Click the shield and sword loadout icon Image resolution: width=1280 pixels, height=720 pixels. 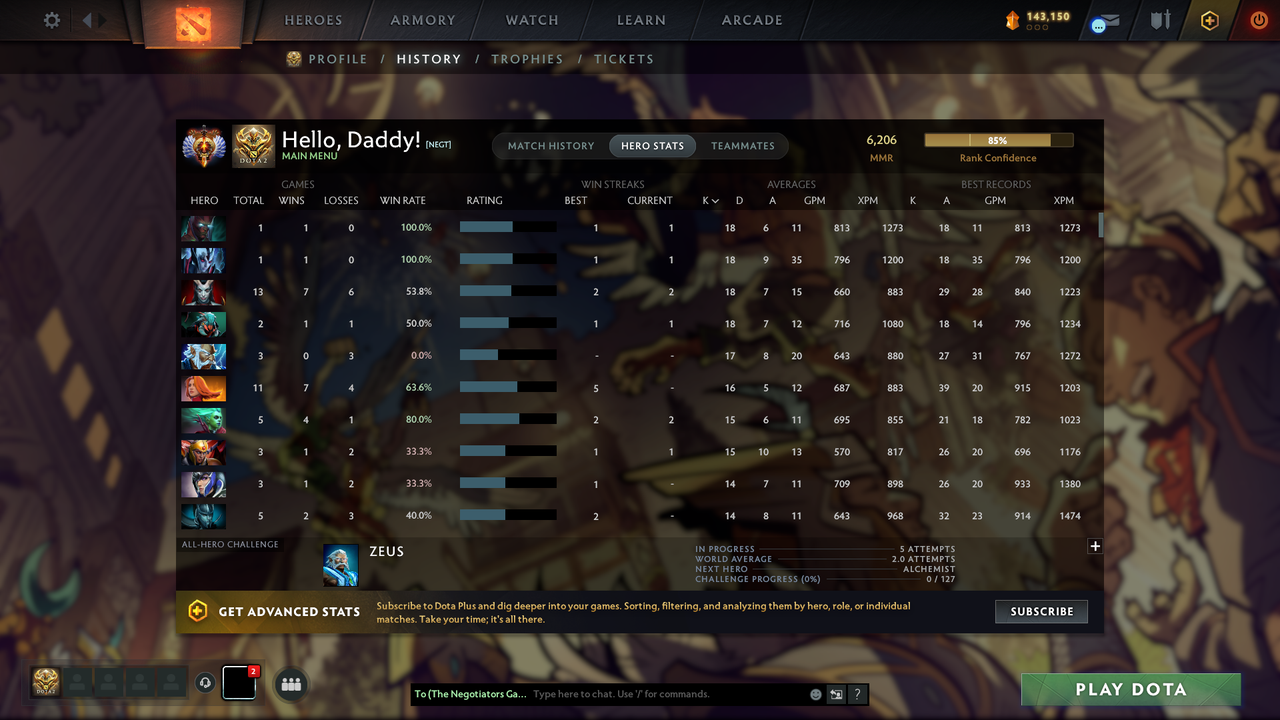coord(1159,20)
